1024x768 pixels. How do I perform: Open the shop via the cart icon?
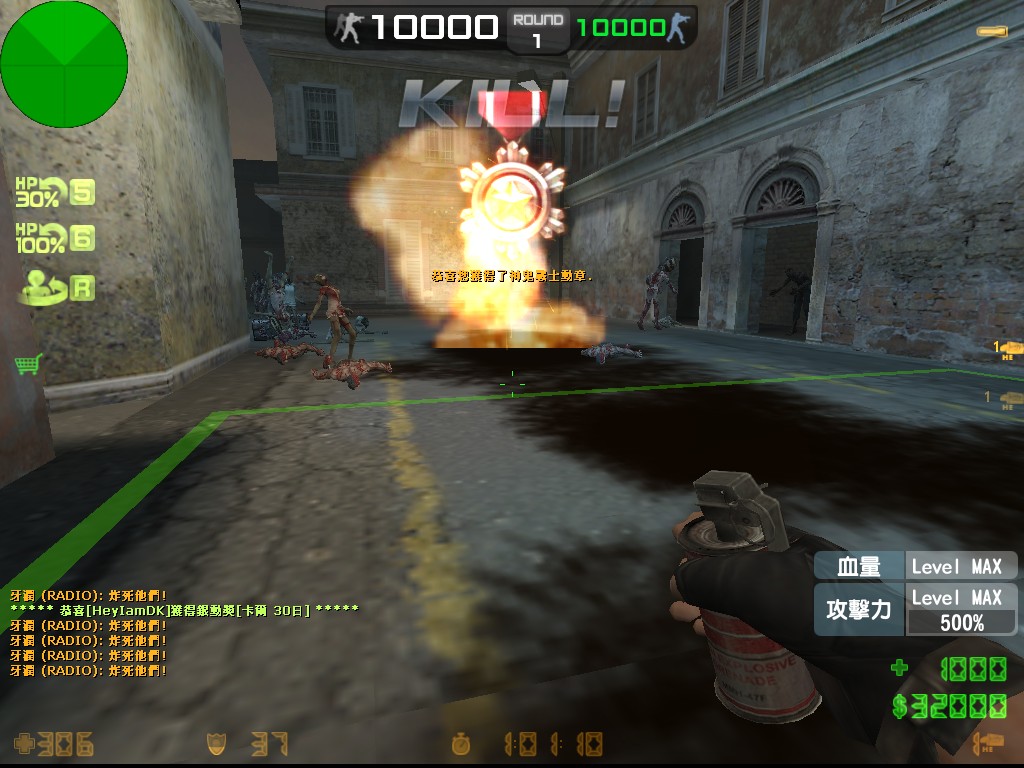click(x=28, y=364)
